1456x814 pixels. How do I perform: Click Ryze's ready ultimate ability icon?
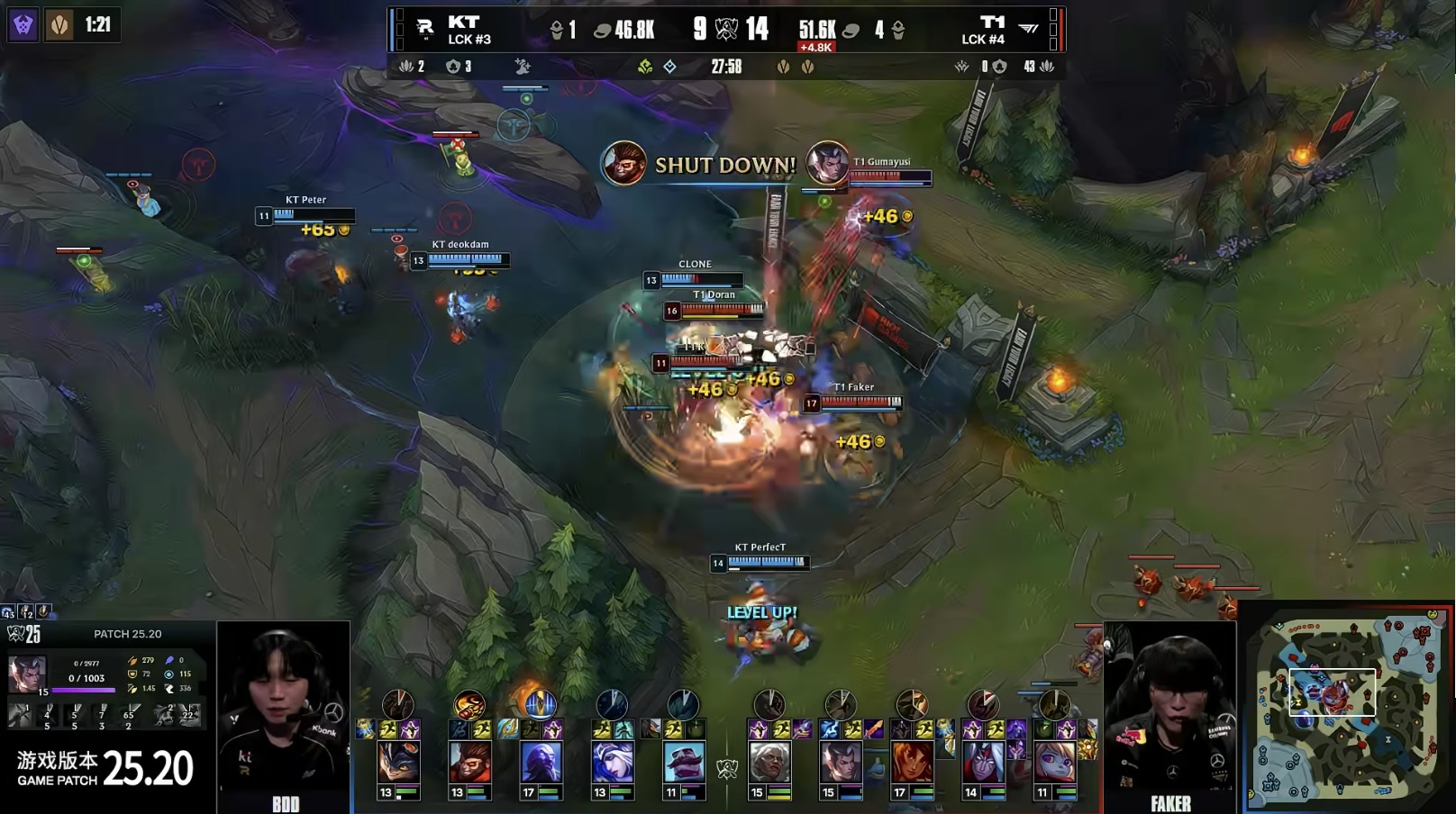pos(540,704)
